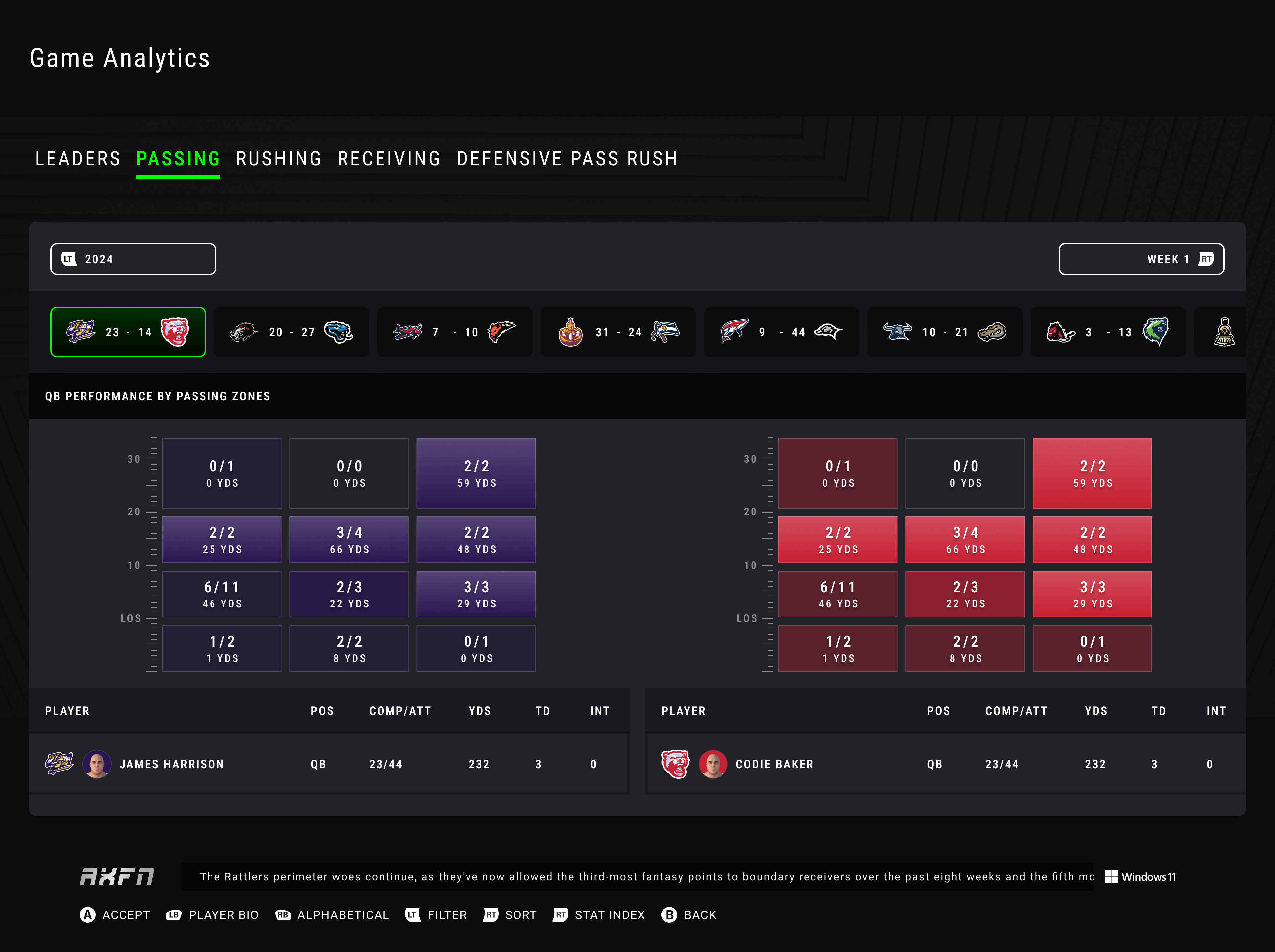Click the RT glyph inside the Week 1 selector
Screen dimensions: 1275x952
pos(1206,259)
